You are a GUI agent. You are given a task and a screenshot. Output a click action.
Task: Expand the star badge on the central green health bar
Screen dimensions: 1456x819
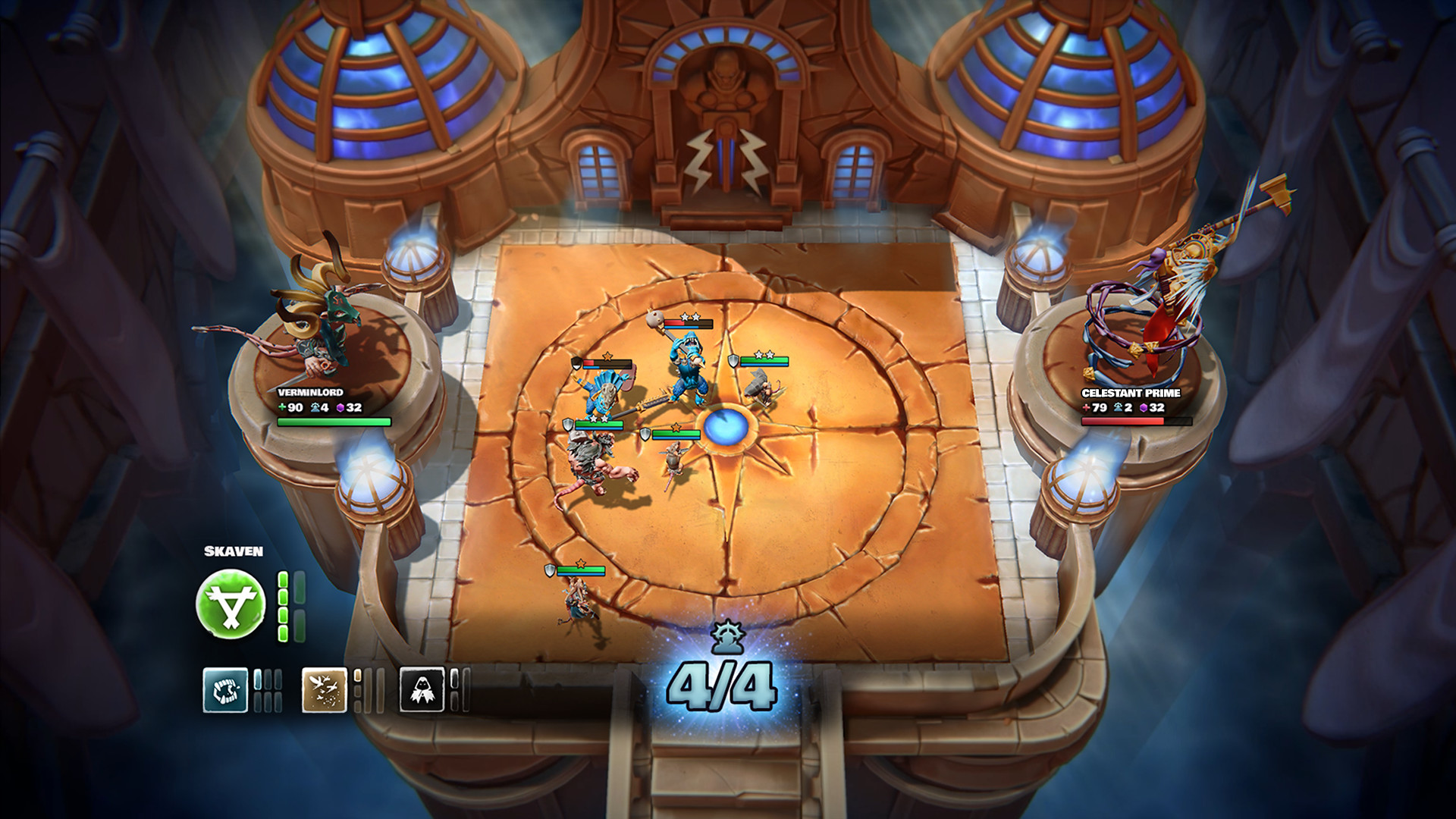point(676,426)
